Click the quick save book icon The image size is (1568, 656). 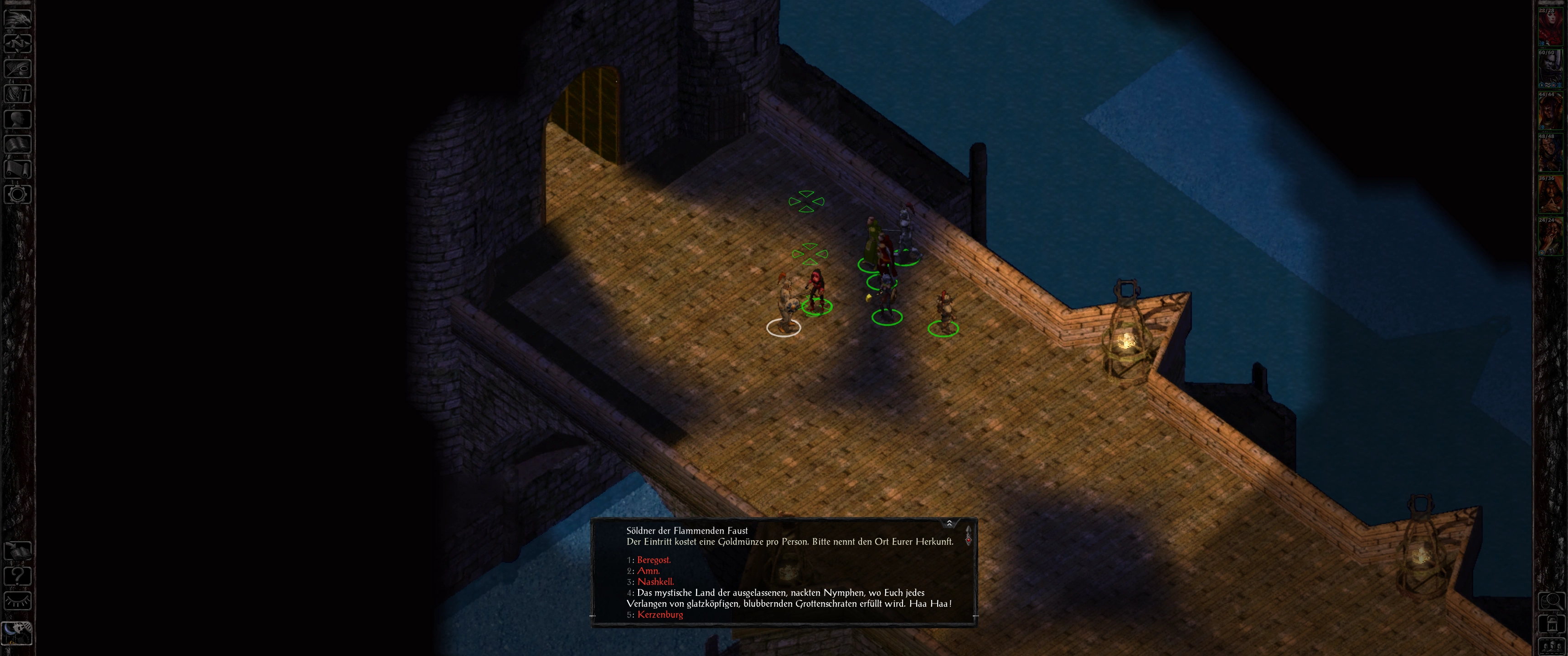tap(18, 551)
